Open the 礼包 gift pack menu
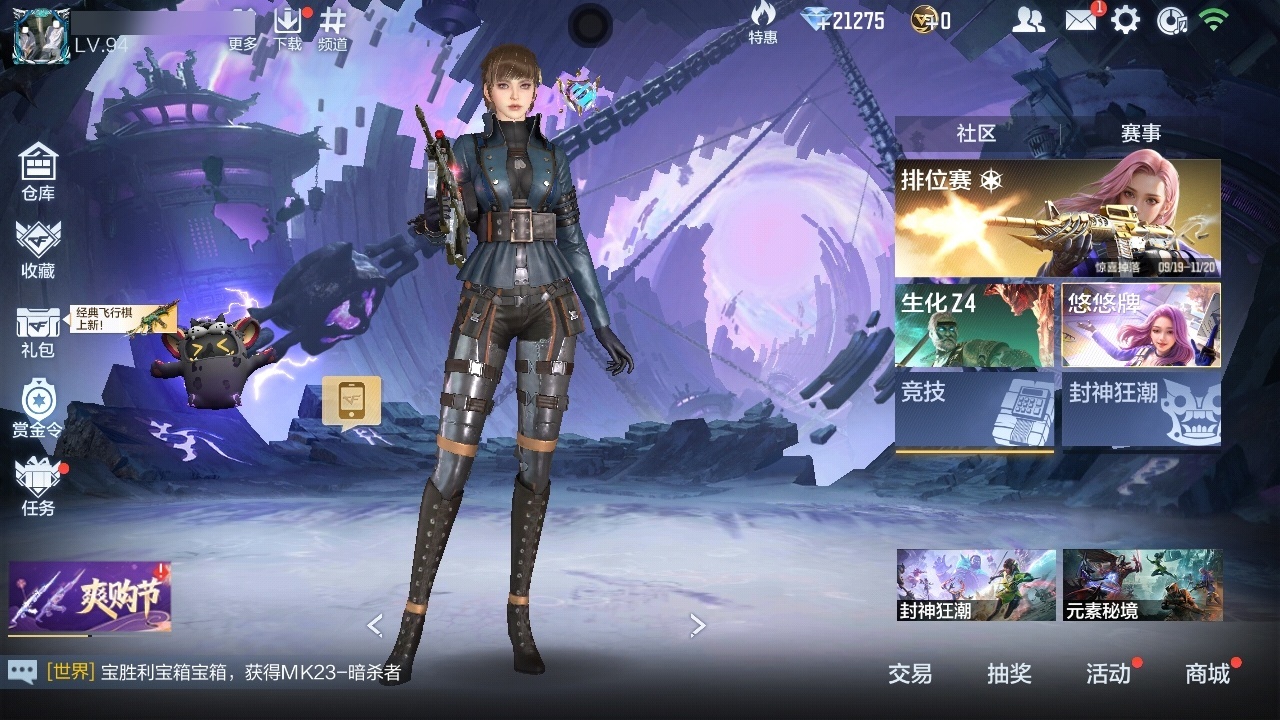This screenshot has width=1280, height=720. [x=38, y=332]
